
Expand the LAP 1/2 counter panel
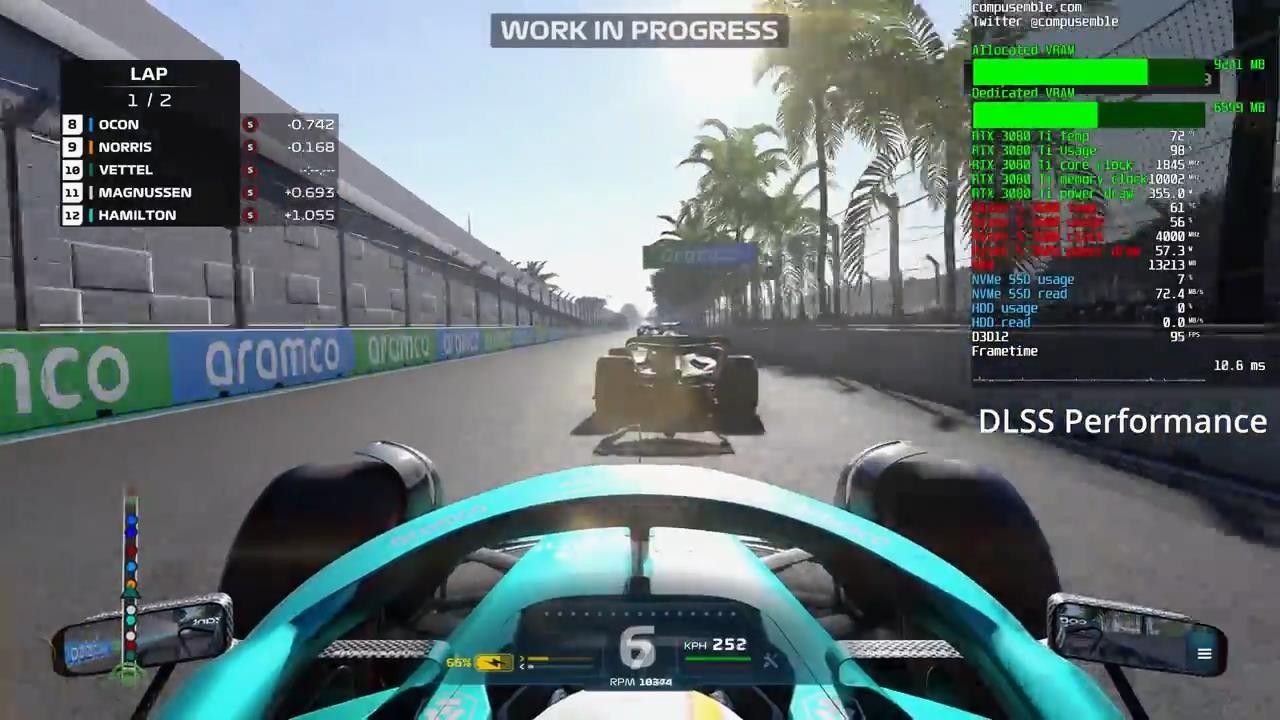(148, 86)
